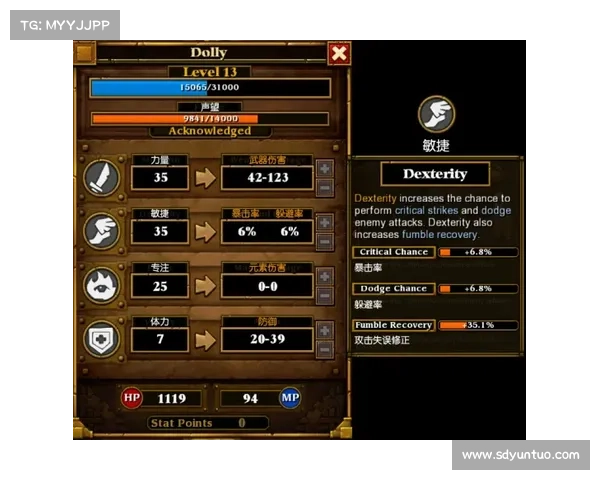Raise Focus using the plus button

tap(325, 276)
